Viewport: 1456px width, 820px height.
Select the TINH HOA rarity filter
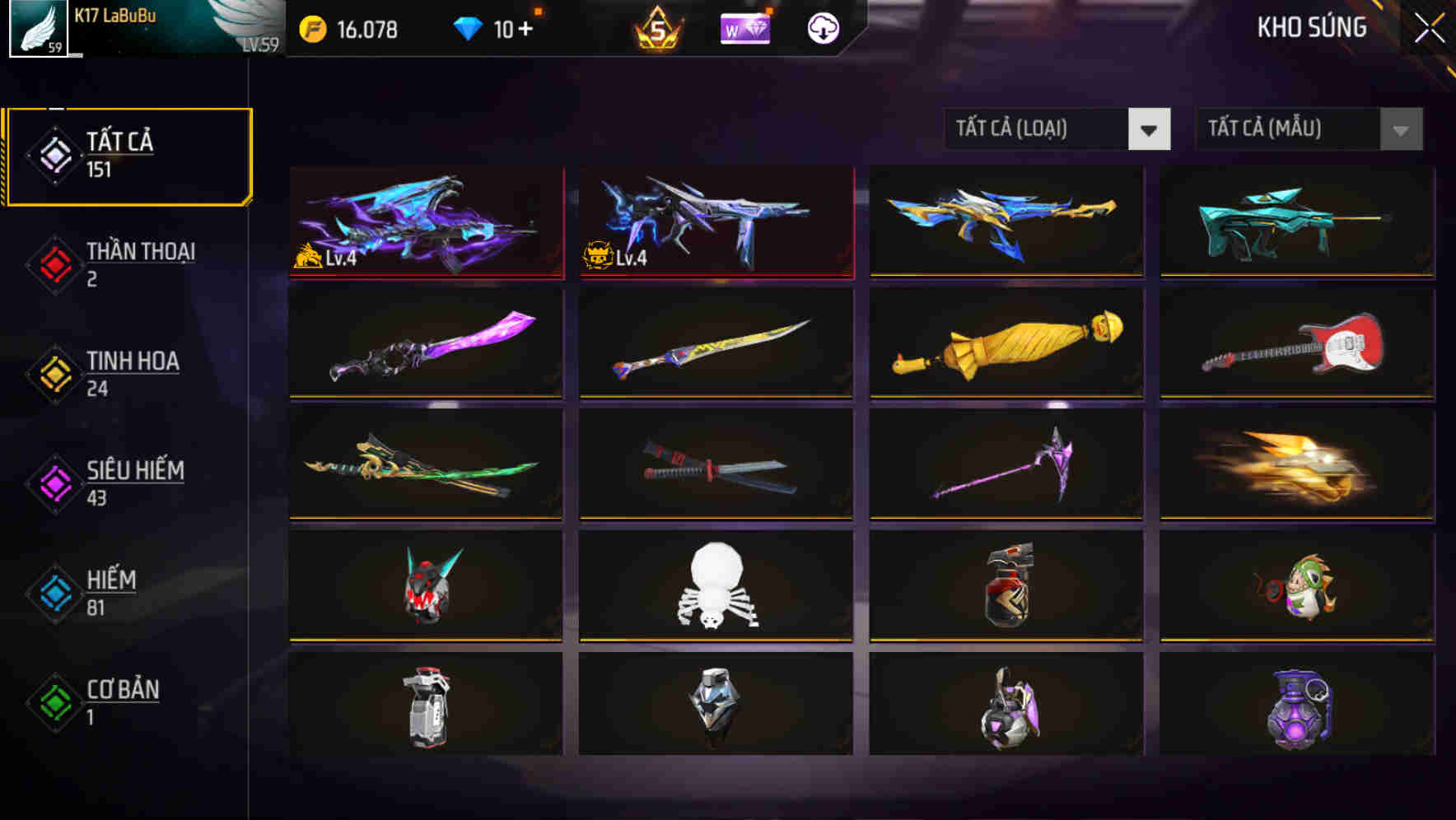[132, 373]
